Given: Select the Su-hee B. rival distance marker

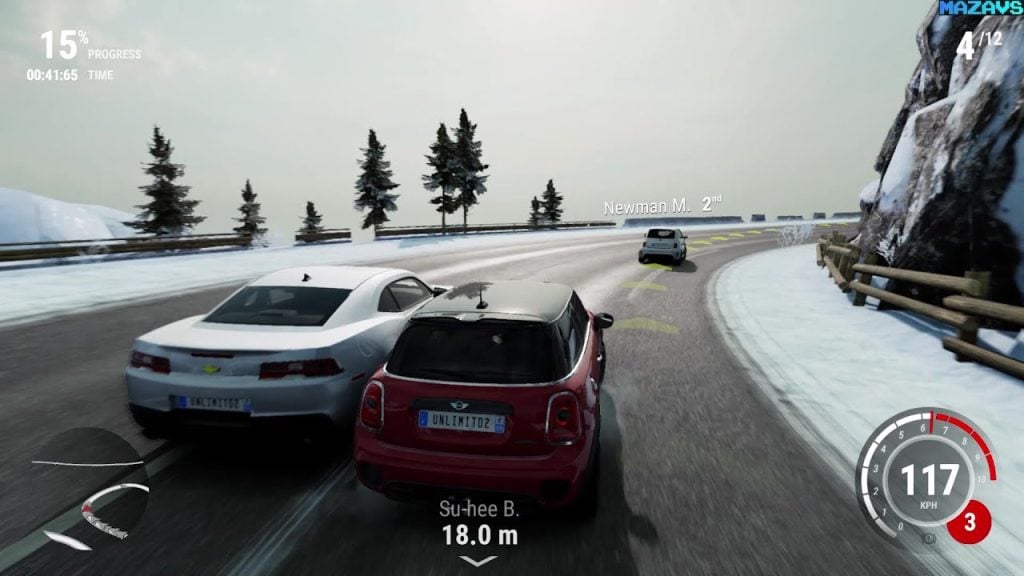Looking at the screenshot, I should (479, 523).
